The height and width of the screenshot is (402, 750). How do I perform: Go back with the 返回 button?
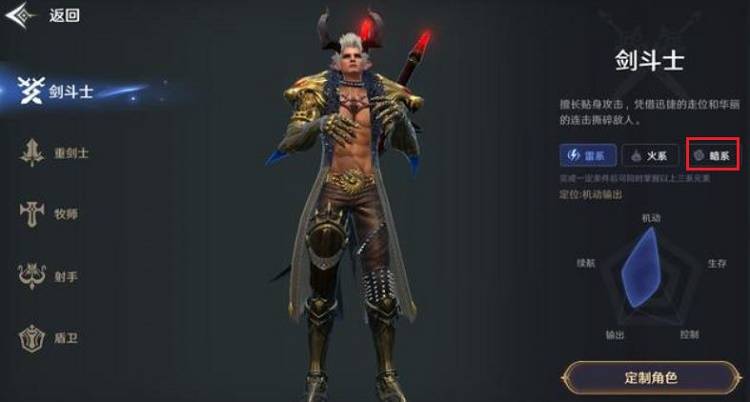click(x=50, y=16)
